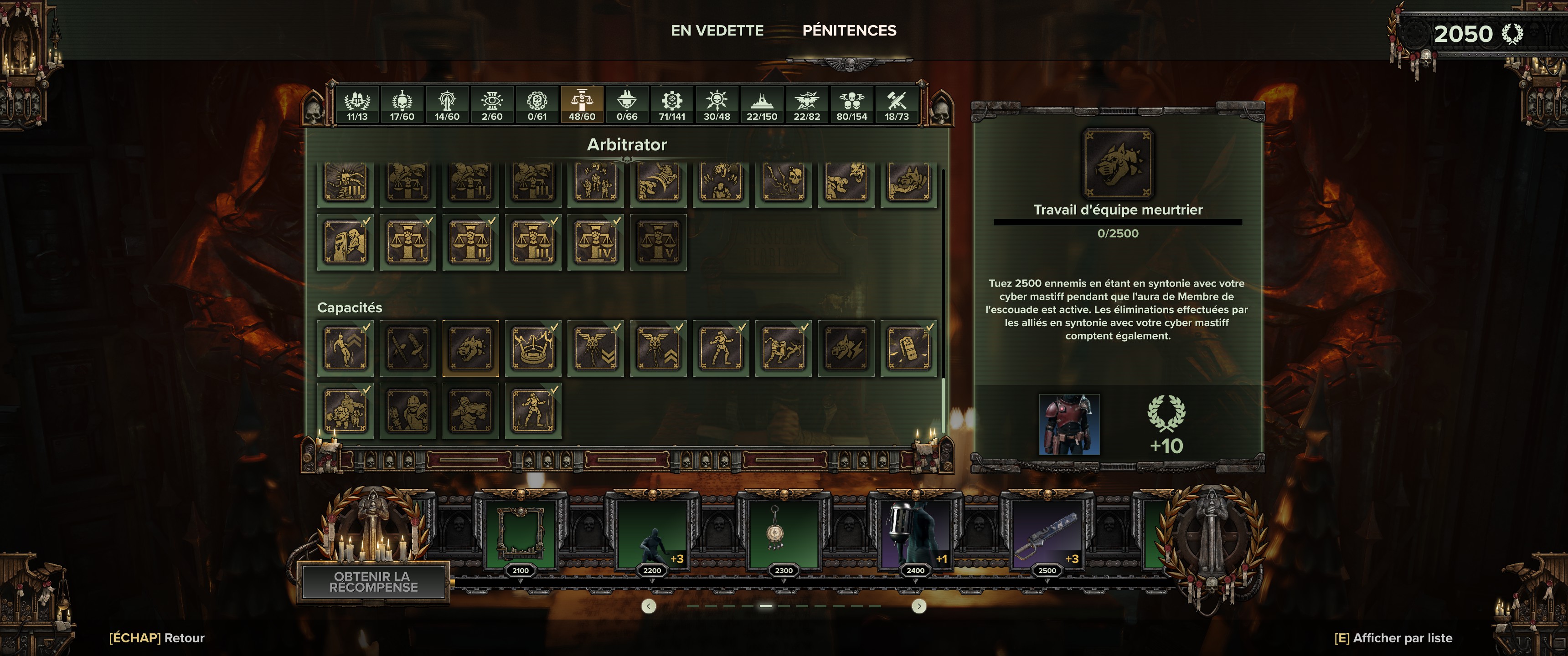This screenshot has height=656, width=1568.
Task: Select the scales penitence marked V
Action: tap(659, 241)
